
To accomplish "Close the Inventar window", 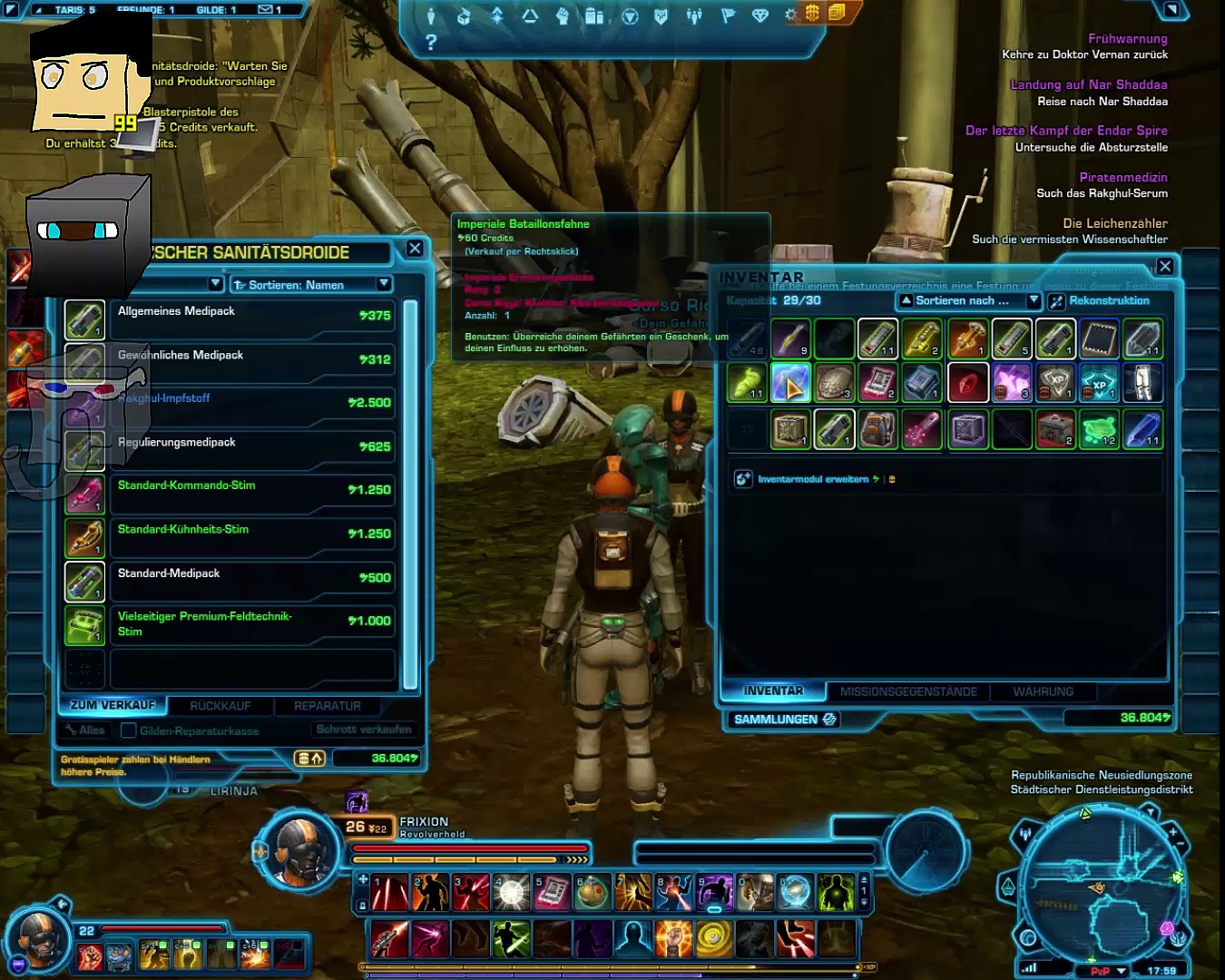I will tap(1165, 266).
